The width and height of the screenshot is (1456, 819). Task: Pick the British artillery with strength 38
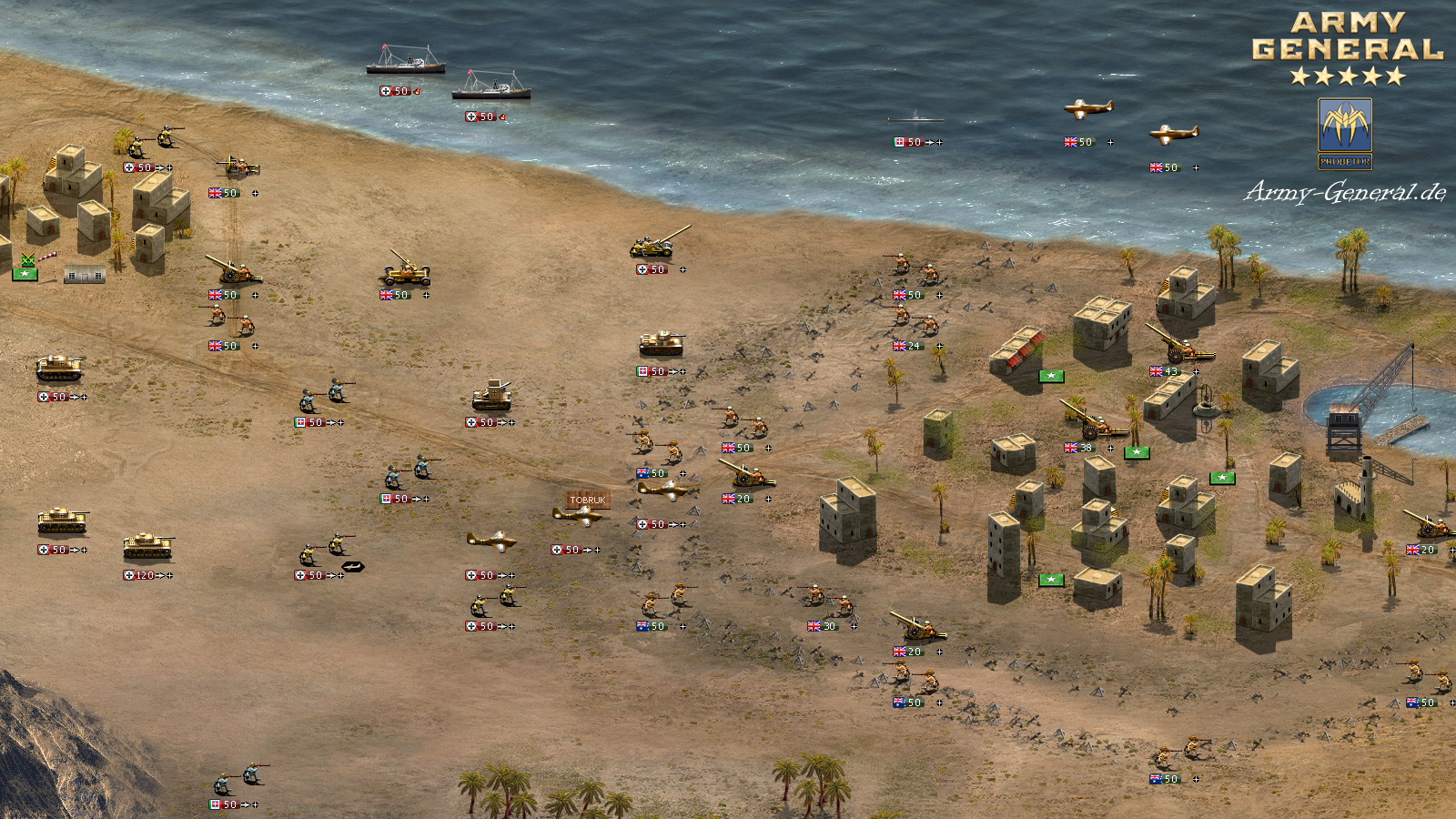[x=1093, y=420]
